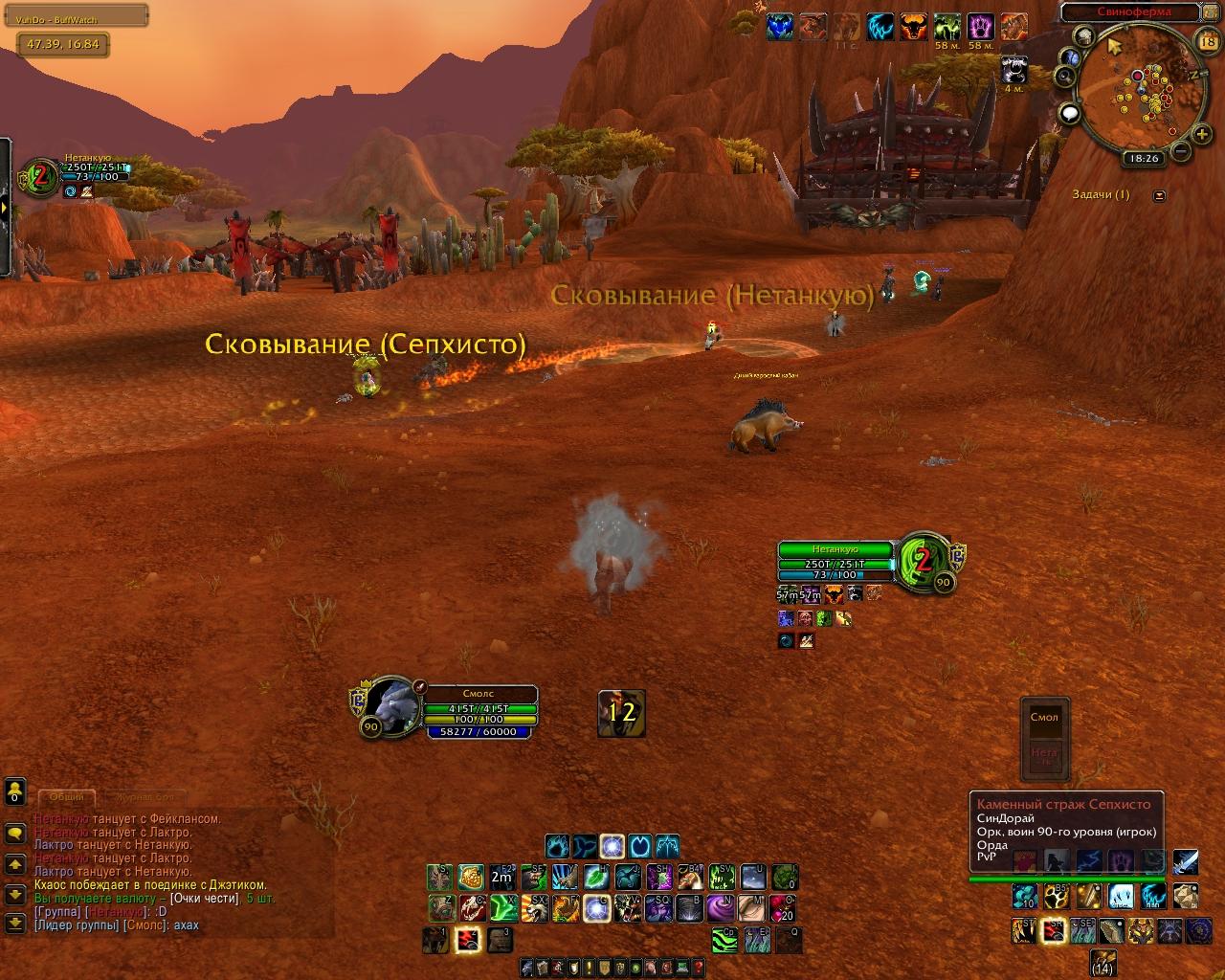
Task: Collapse the Задачи objectives tracker
Action: [1160, 195]
